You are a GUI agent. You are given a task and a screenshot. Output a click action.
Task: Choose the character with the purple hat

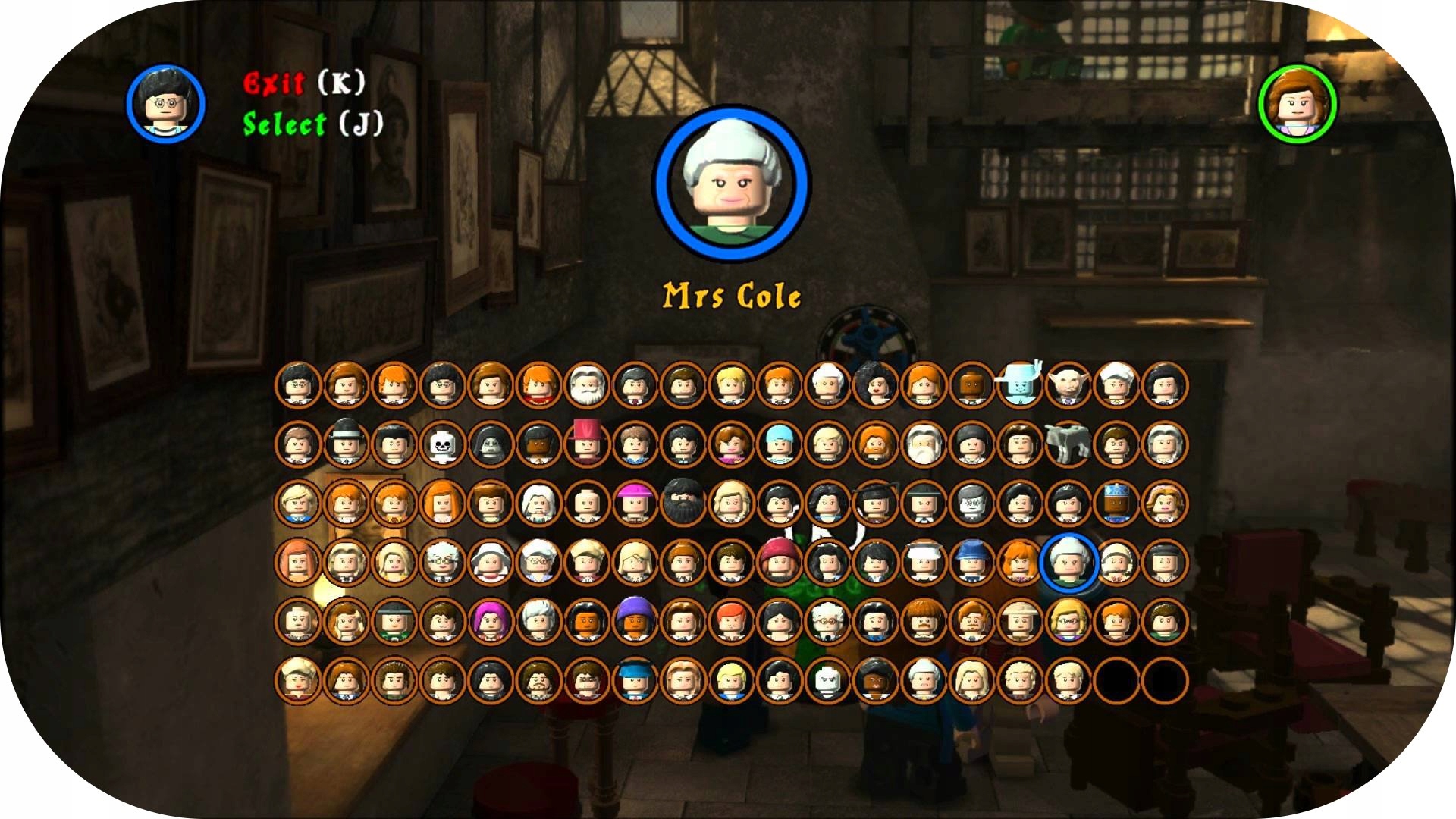635,621
